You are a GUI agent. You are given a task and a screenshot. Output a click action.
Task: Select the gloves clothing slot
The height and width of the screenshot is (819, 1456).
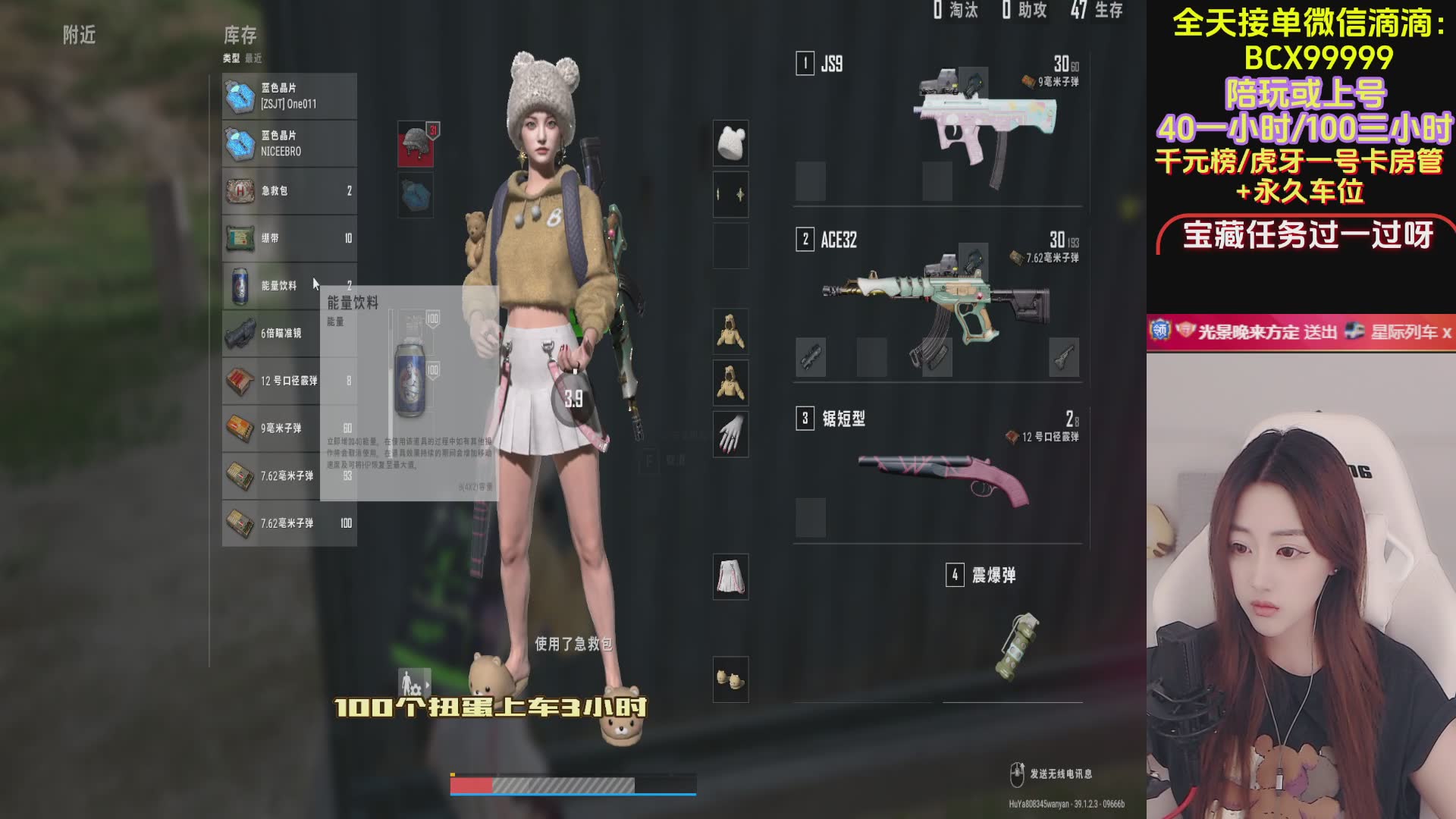click(x=730, y=435)
